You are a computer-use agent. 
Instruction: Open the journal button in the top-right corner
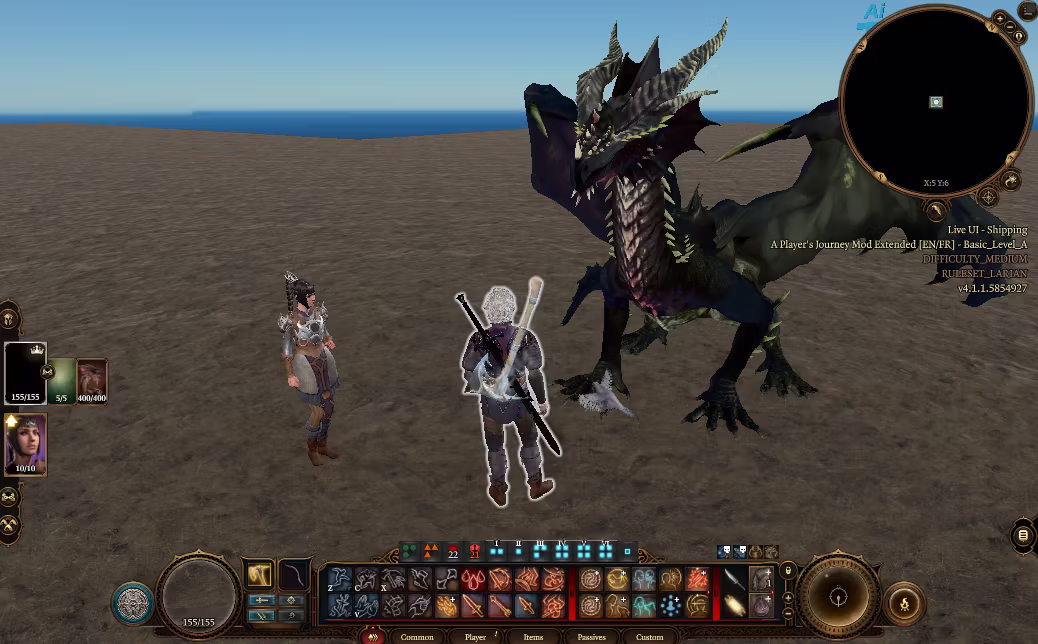point(1026,11)
